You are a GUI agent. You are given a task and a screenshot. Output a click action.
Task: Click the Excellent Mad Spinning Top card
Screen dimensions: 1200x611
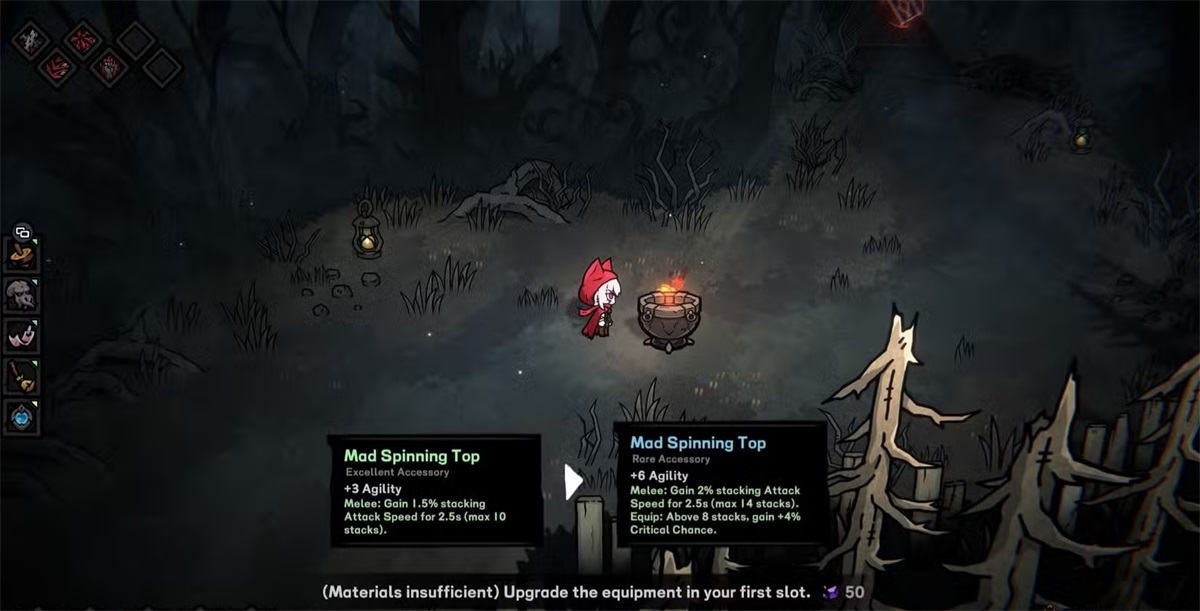435,490
